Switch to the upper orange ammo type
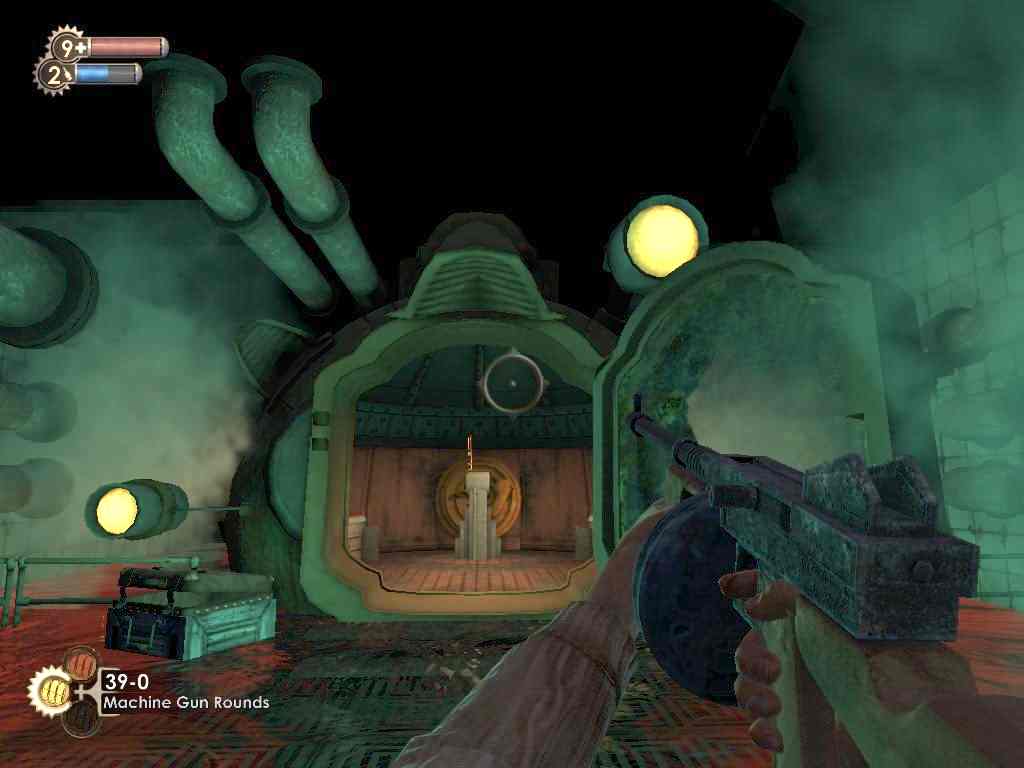1024x768 pixels. tap(81, 664)
